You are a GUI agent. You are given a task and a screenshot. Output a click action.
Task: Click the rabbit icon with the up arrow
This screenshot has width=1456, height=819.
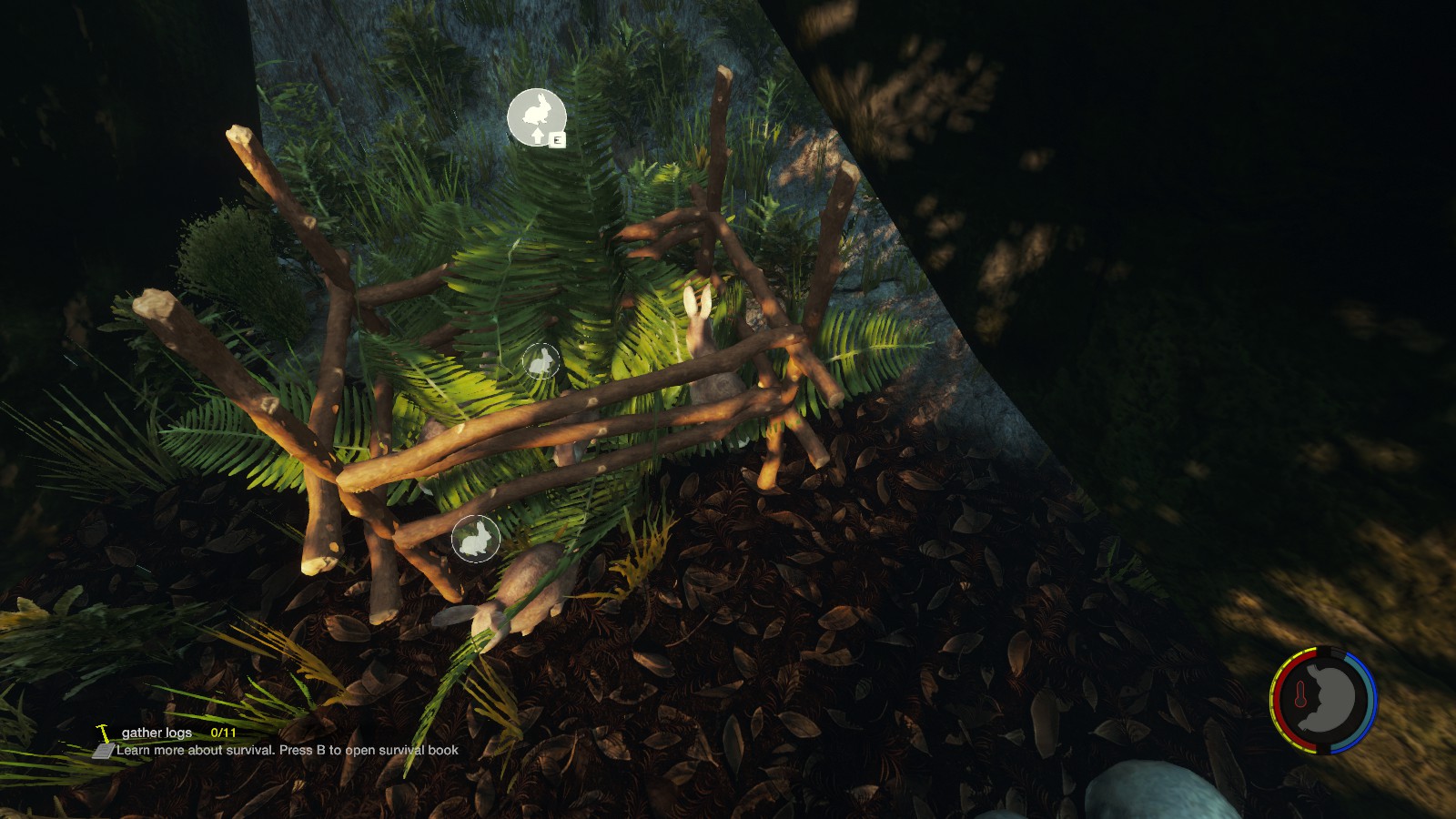(536, 117)
